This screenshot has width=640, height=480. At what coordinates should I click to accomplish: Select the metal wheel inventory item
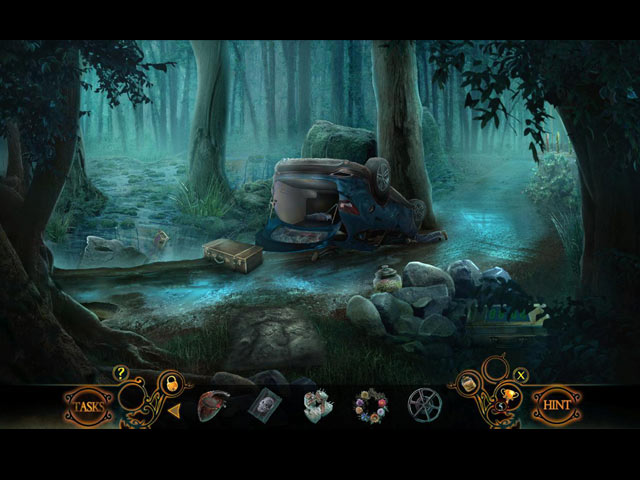pyautogui.click(x=424, y=405)
